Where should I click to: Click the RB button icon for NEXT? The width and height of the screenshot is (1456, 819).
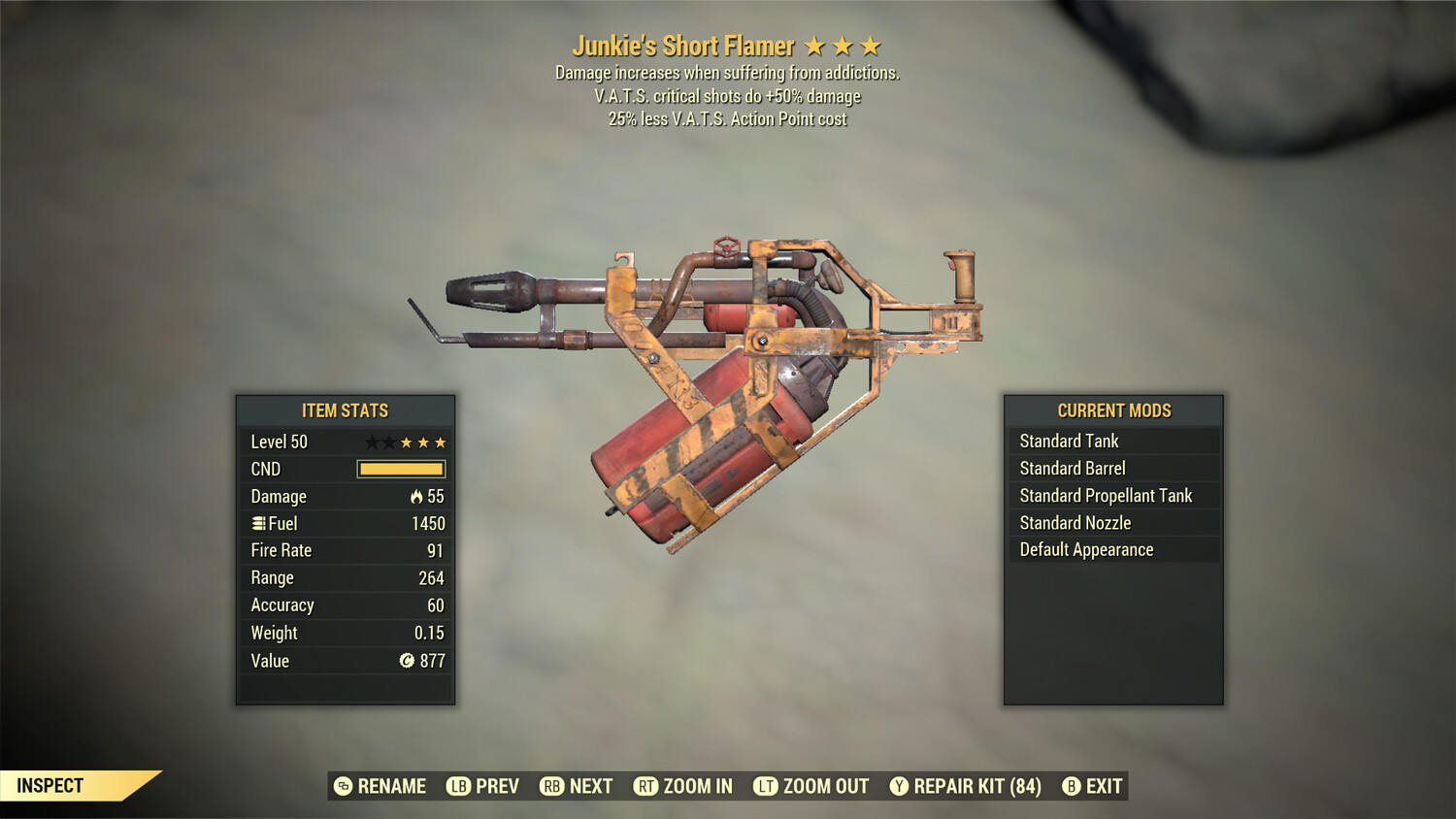pos(550,786)
